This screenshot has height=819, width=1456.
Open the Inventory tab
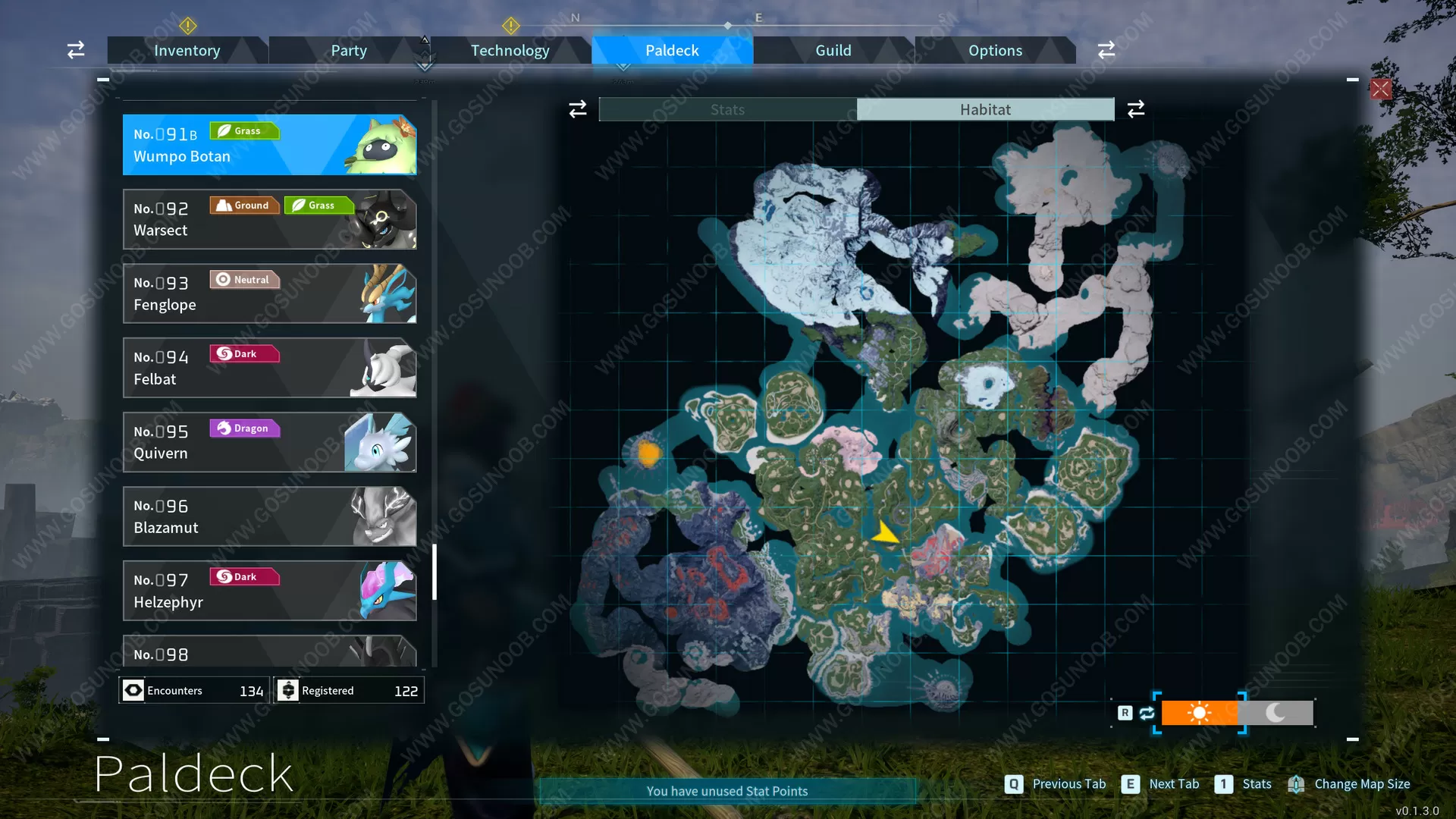[x=187, y=51]
